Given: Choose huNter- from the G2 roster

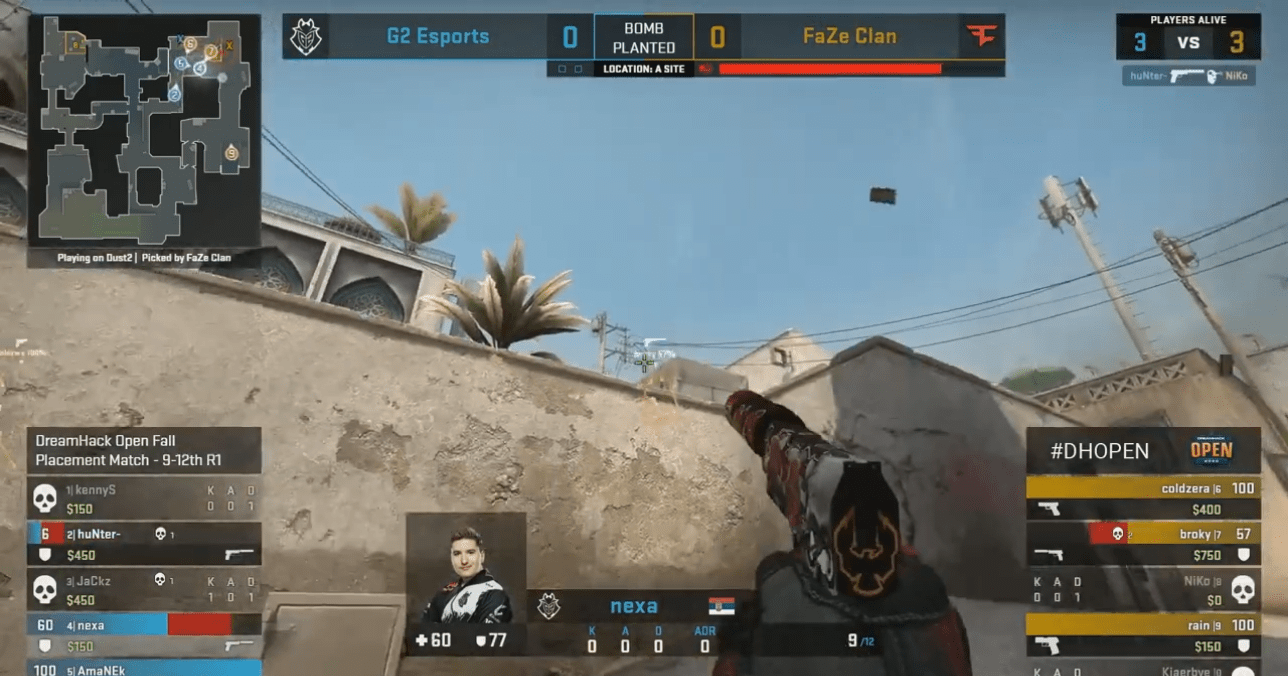Looking at the screenshot, I should tap(146, 544).
